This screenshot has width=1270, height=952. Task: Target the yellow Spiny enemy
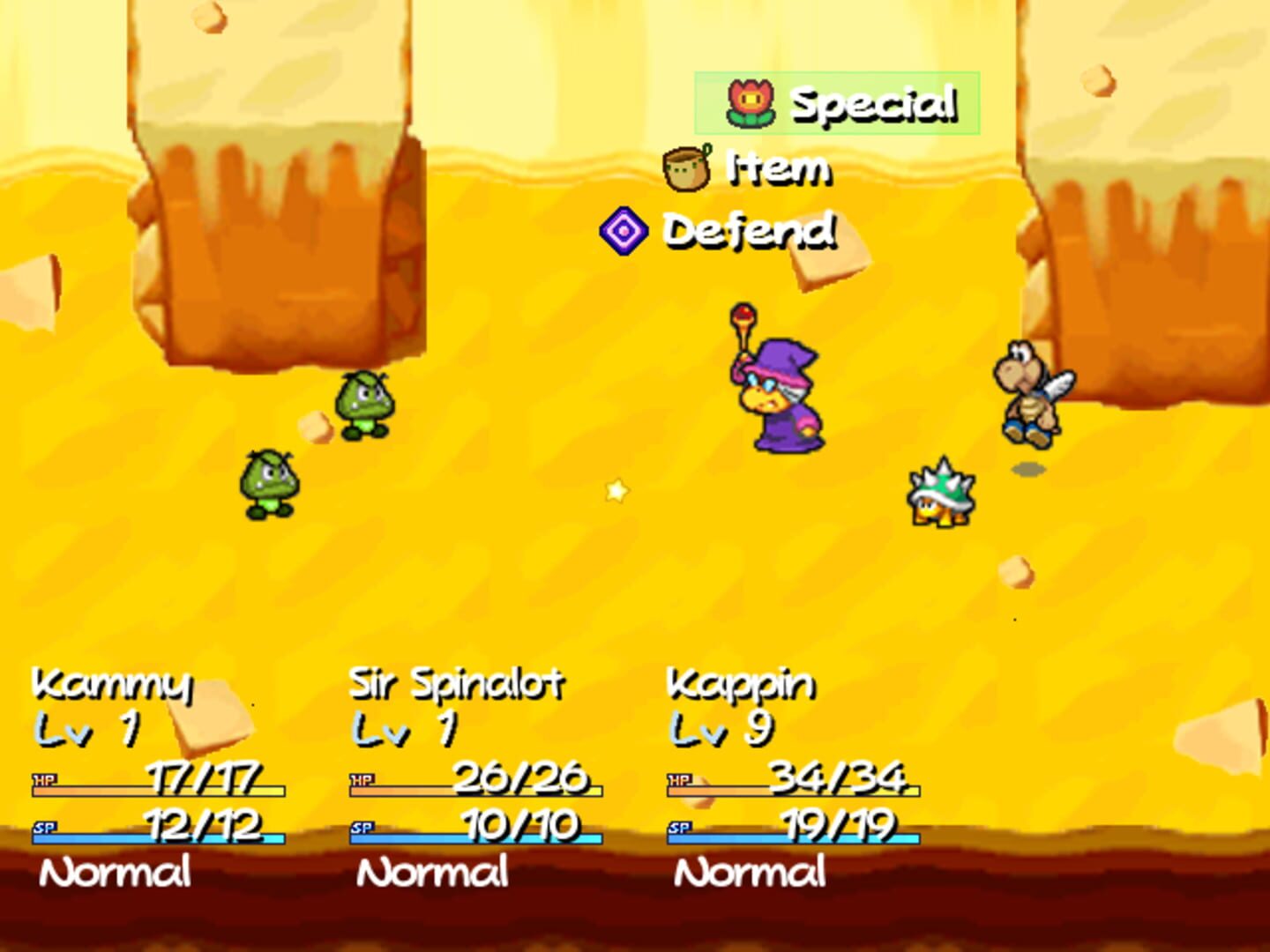(942, 494)
